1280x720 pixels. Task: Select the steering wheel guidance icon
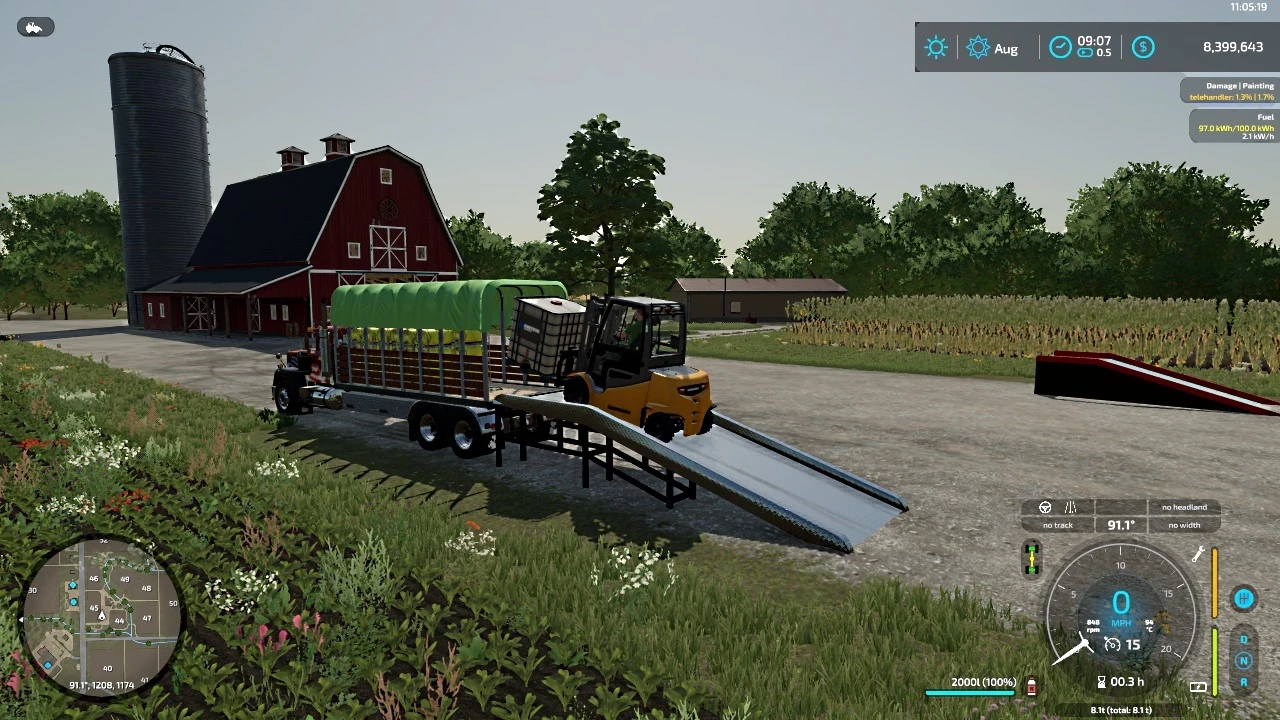pos(1046,508)
